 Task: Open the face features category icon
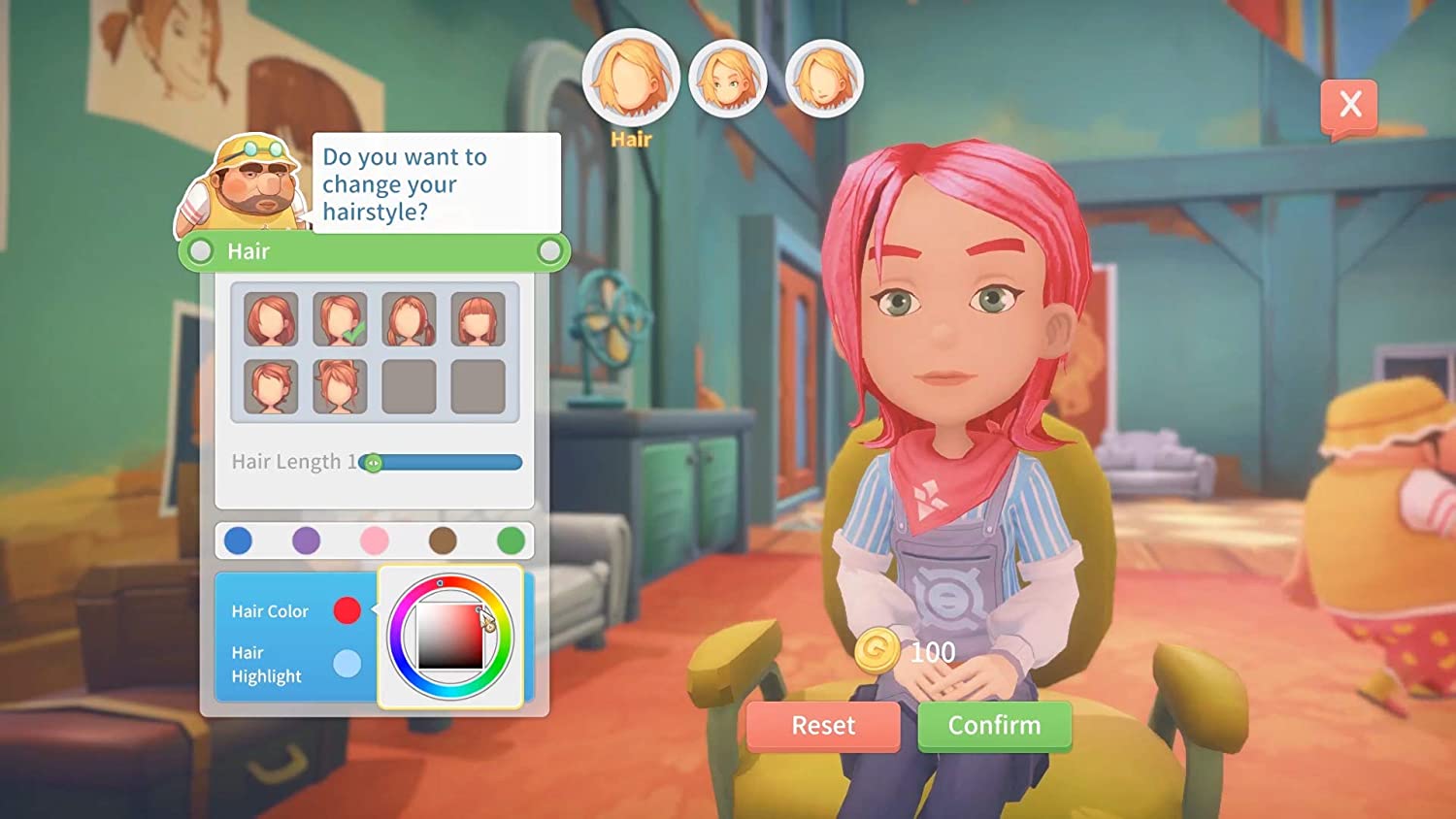pos(729,78)
